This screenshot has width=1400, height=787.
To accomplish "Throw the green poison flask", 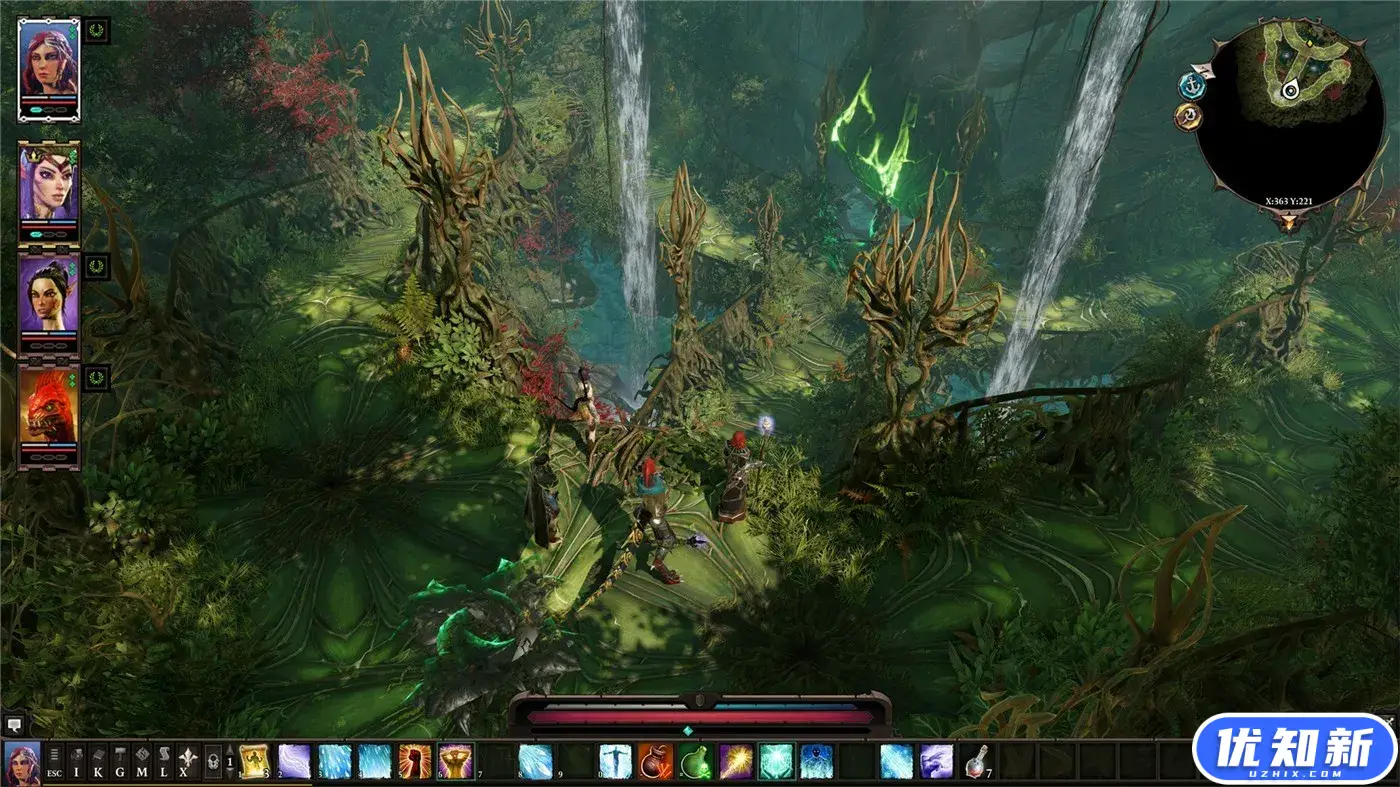I will point(695,761).
